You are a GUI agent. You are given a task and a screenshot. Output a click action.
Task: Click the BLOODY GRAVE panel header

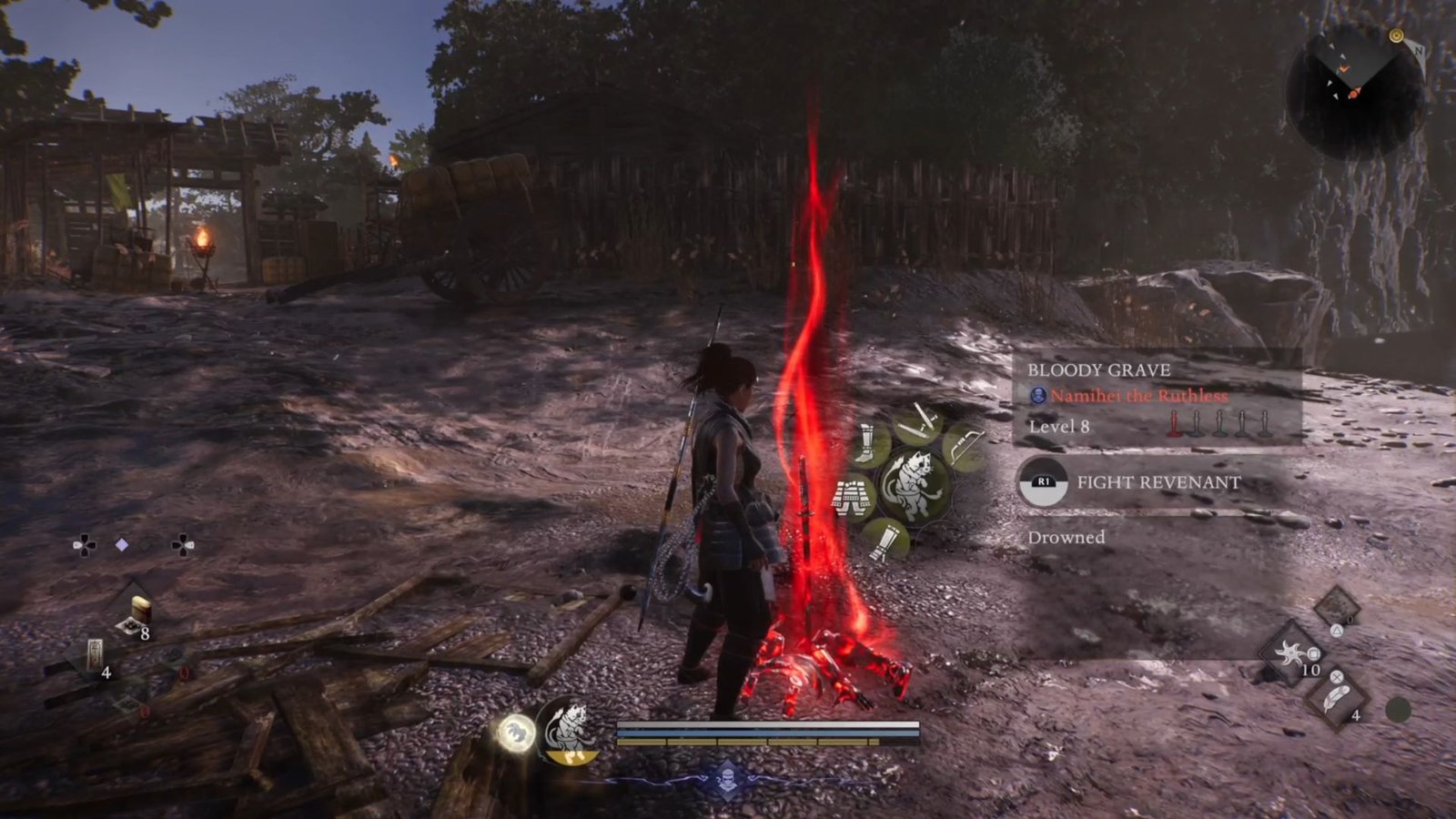click(1099, 370)
